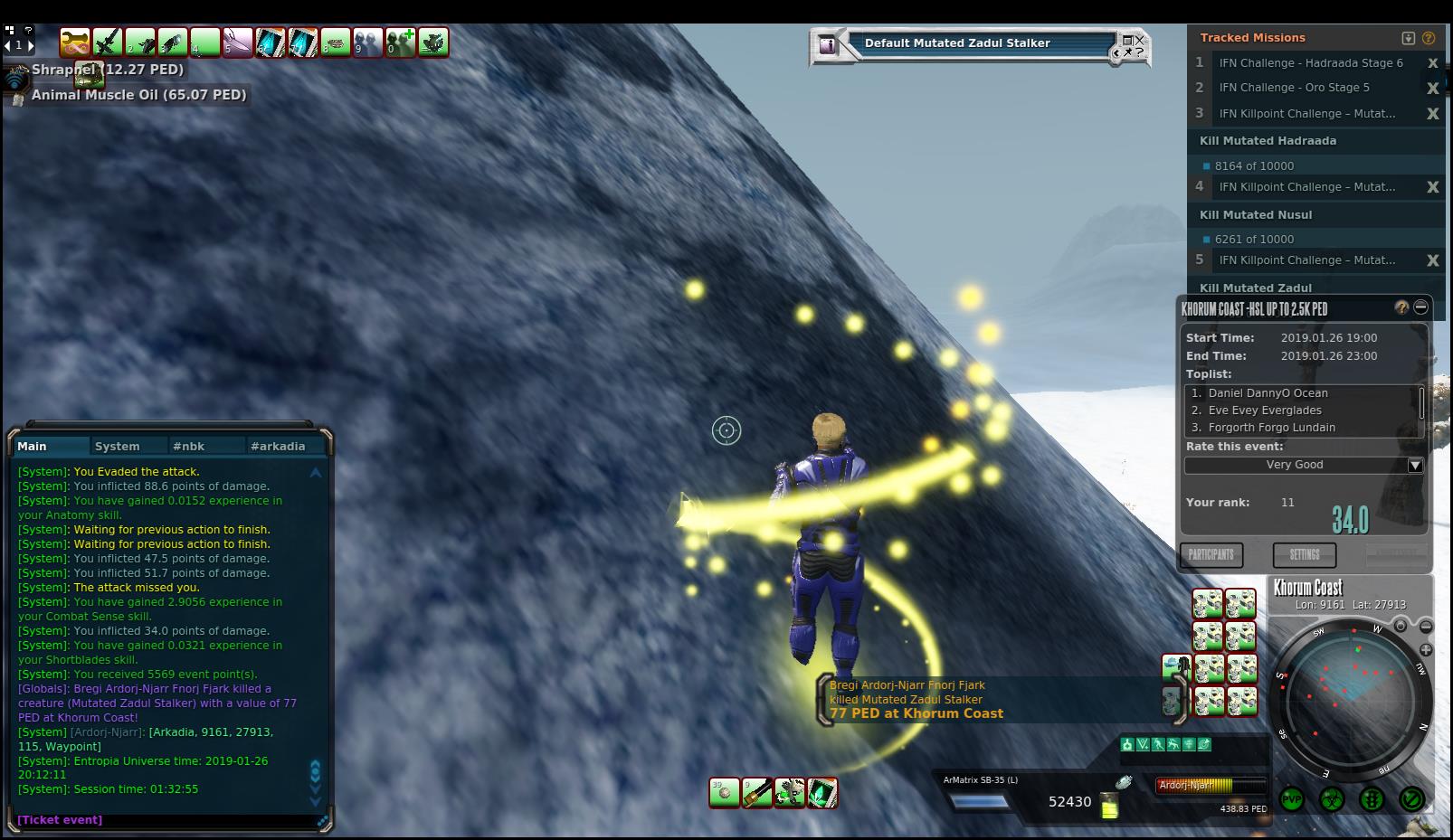This screenshot has width=1453, height=840.
Task: Toggle the green PVP button
Action: pos(1291,799)
